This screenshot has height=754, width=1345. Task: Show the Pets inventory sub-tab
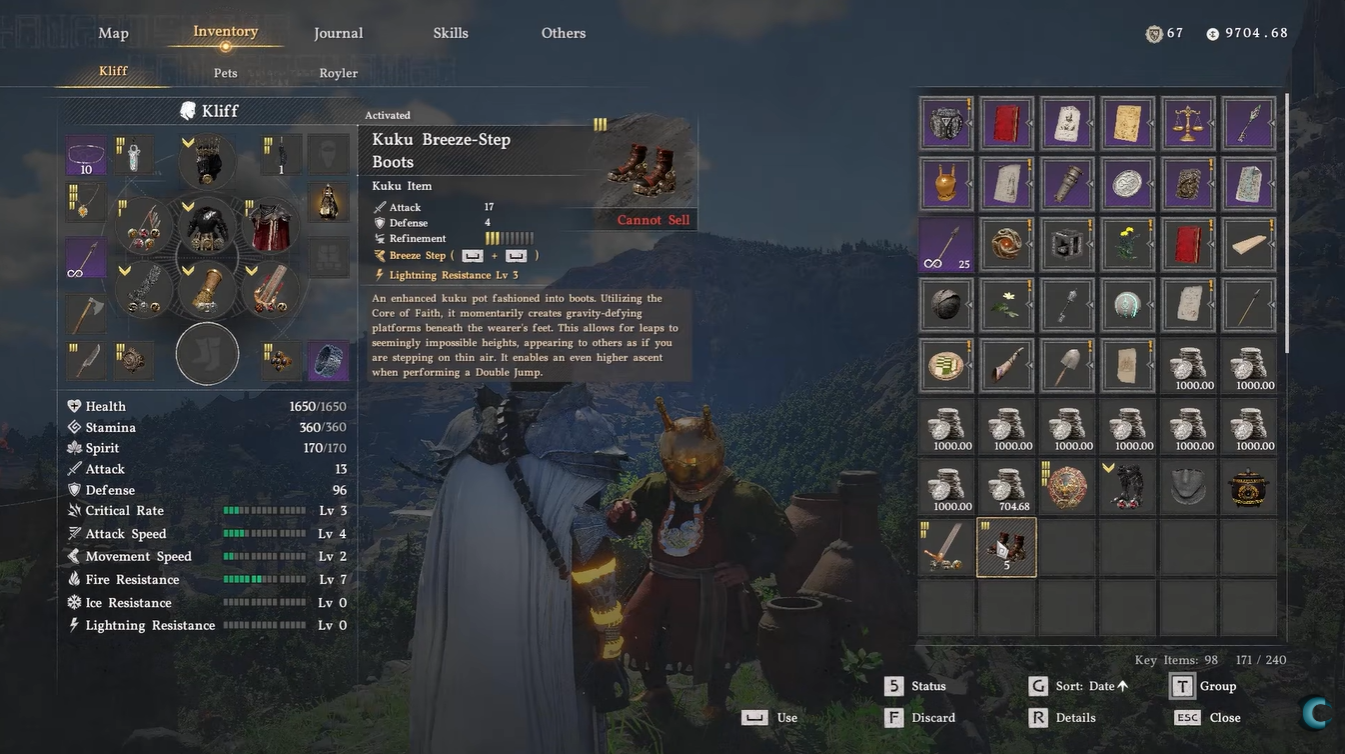pyautogui.click(x=225, y=73)
